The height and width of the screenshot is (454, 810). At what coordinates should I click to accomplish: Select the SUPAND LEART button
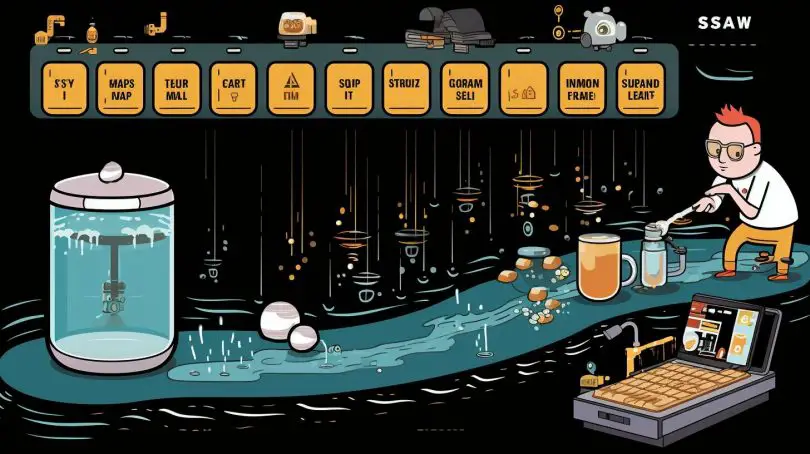coord(639,89)
